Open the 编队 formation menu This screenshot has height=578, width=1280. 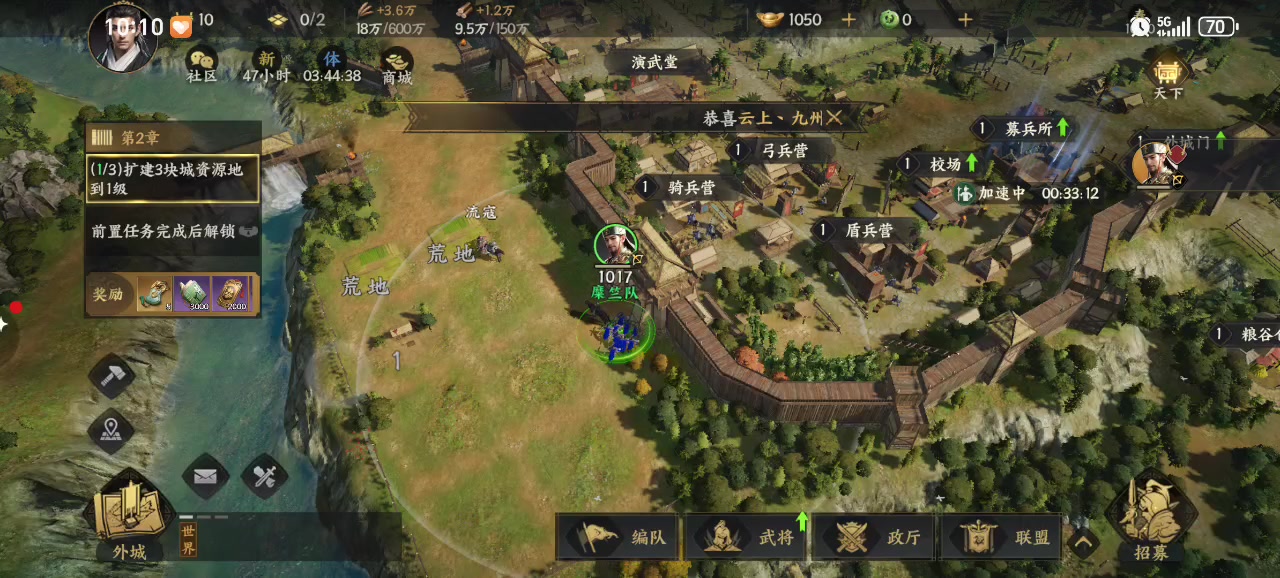(x=618, y=537)
